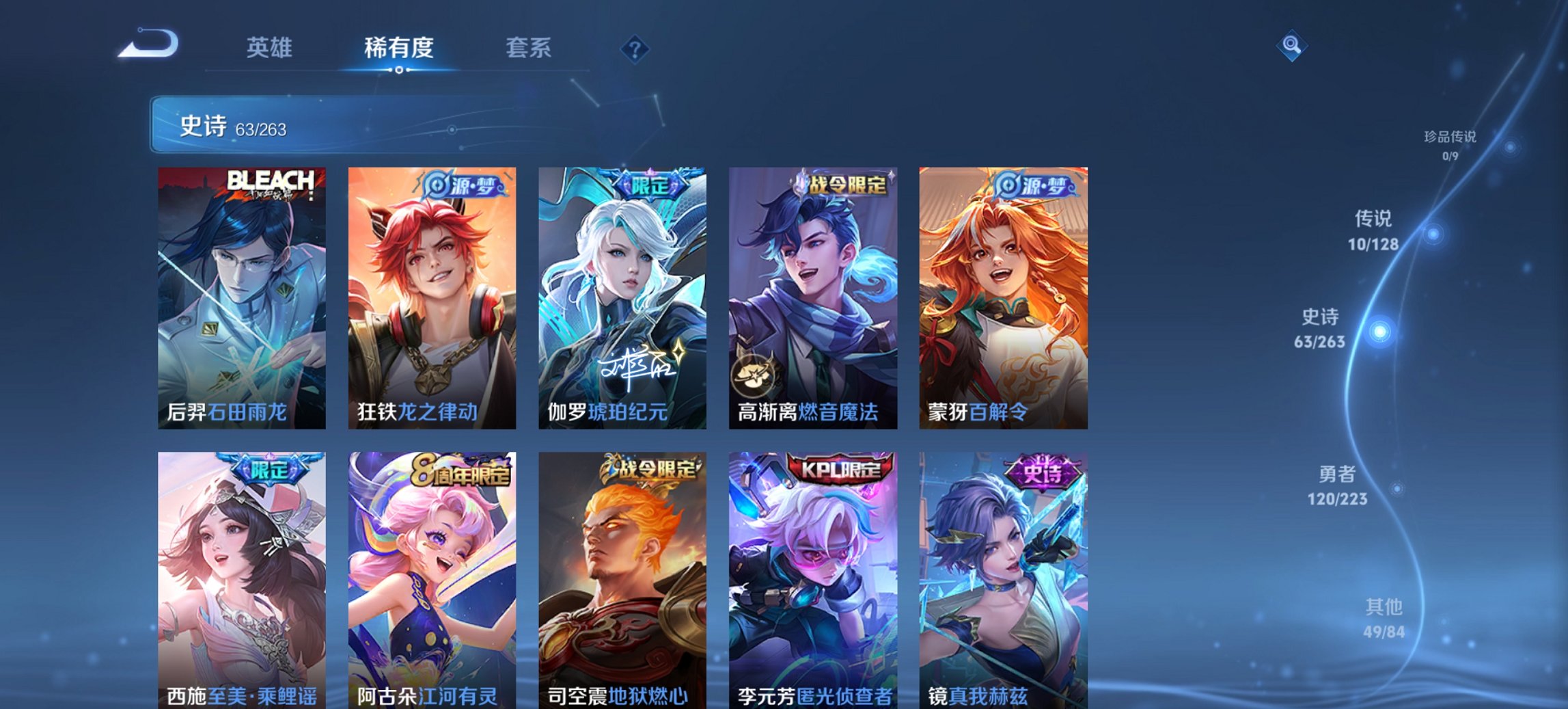
Task: Click the node beside 勇者 on the curve
Action: pyautogui.click(x=1397, y=487)
